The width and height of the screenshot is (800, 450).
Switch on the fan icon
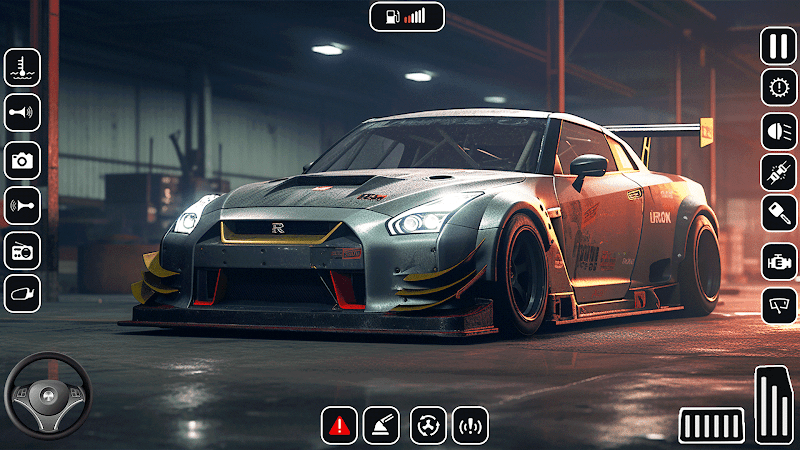tap(428, 425)
